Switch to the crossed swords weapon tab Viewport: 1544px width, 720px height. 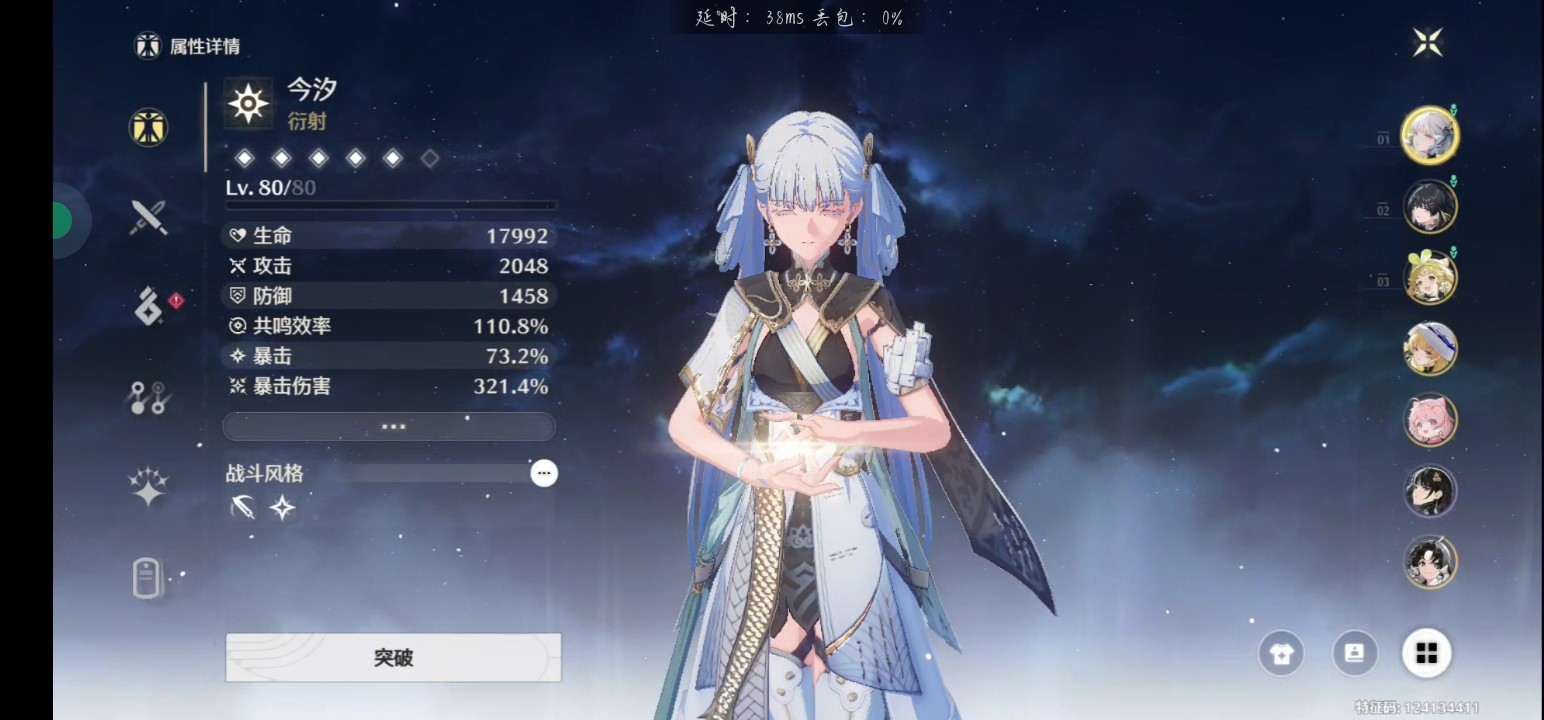[148, 216]
